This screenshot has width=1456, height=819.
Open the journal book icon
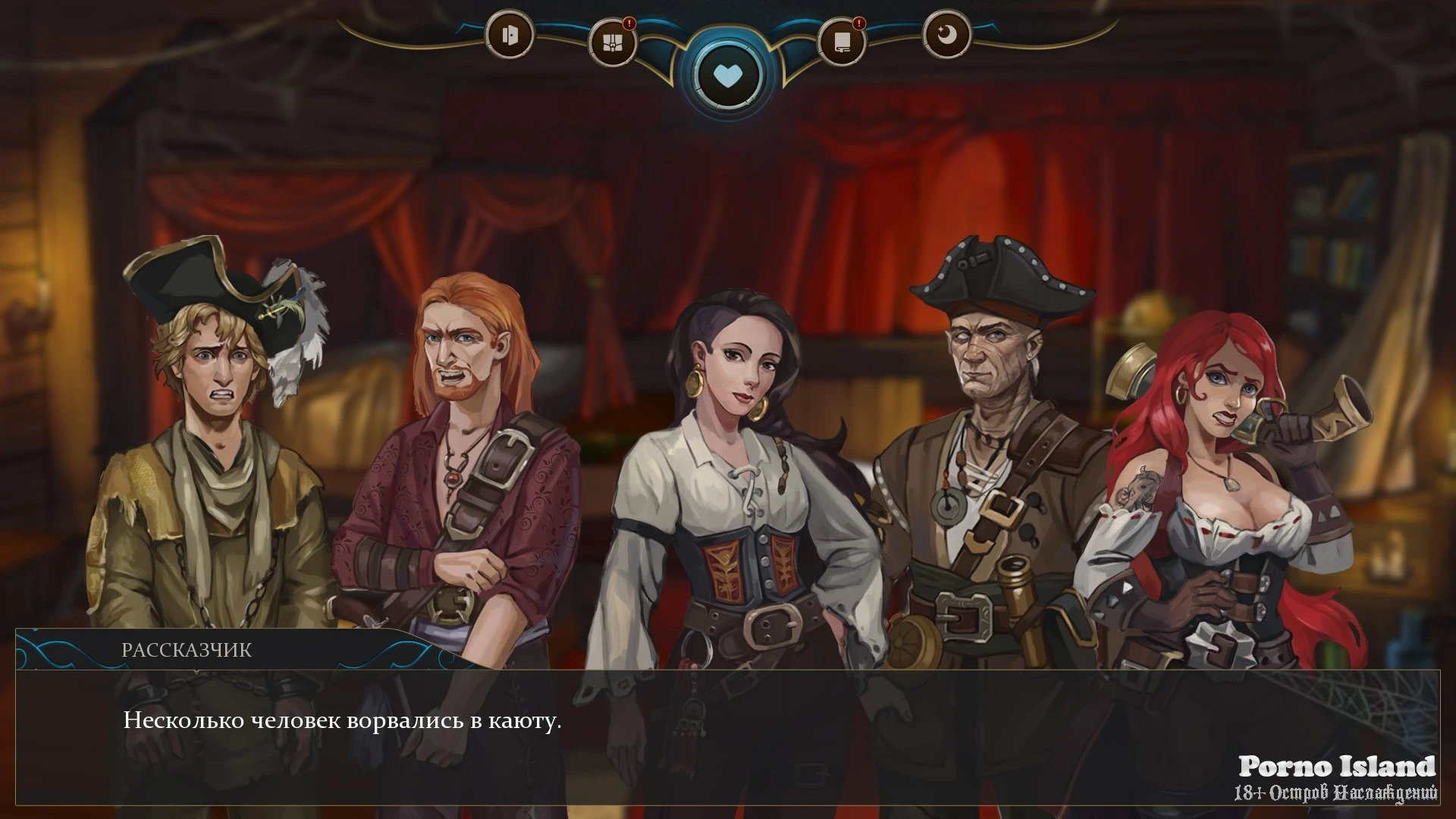tap(842, 42)
